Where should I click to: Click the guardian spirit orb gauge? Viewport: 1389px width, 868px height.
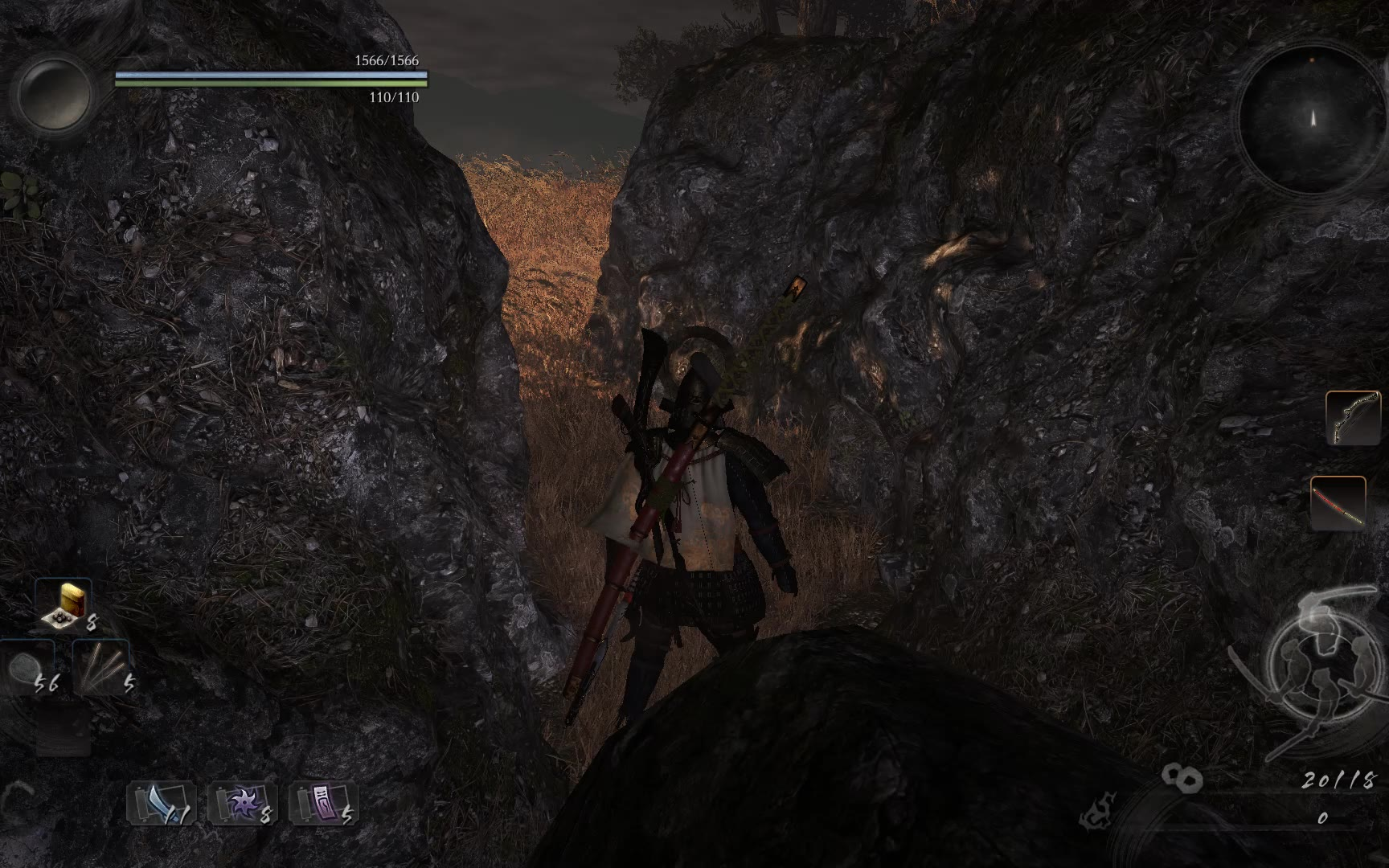tap(55, 94)
